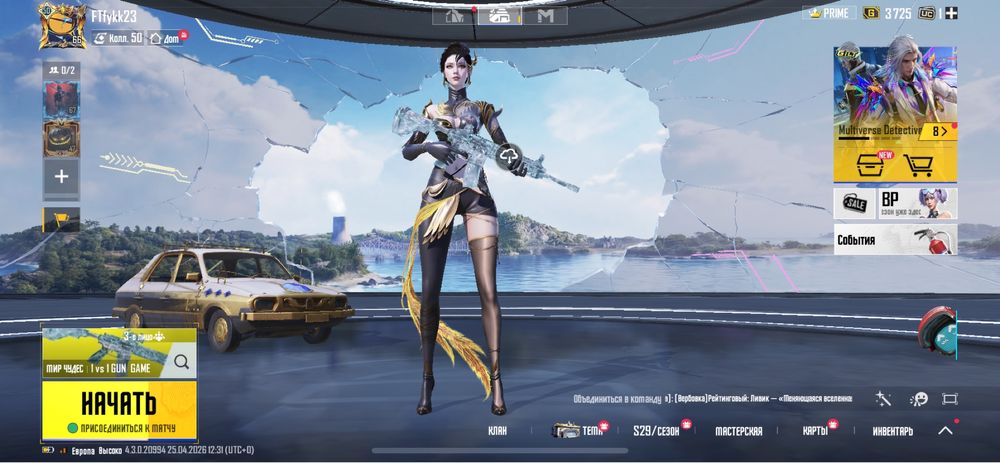The height and width of the screenshot is (463, 1000).
Task: Open the S29/СЕЗОН season menu
Action: point(656,431)
